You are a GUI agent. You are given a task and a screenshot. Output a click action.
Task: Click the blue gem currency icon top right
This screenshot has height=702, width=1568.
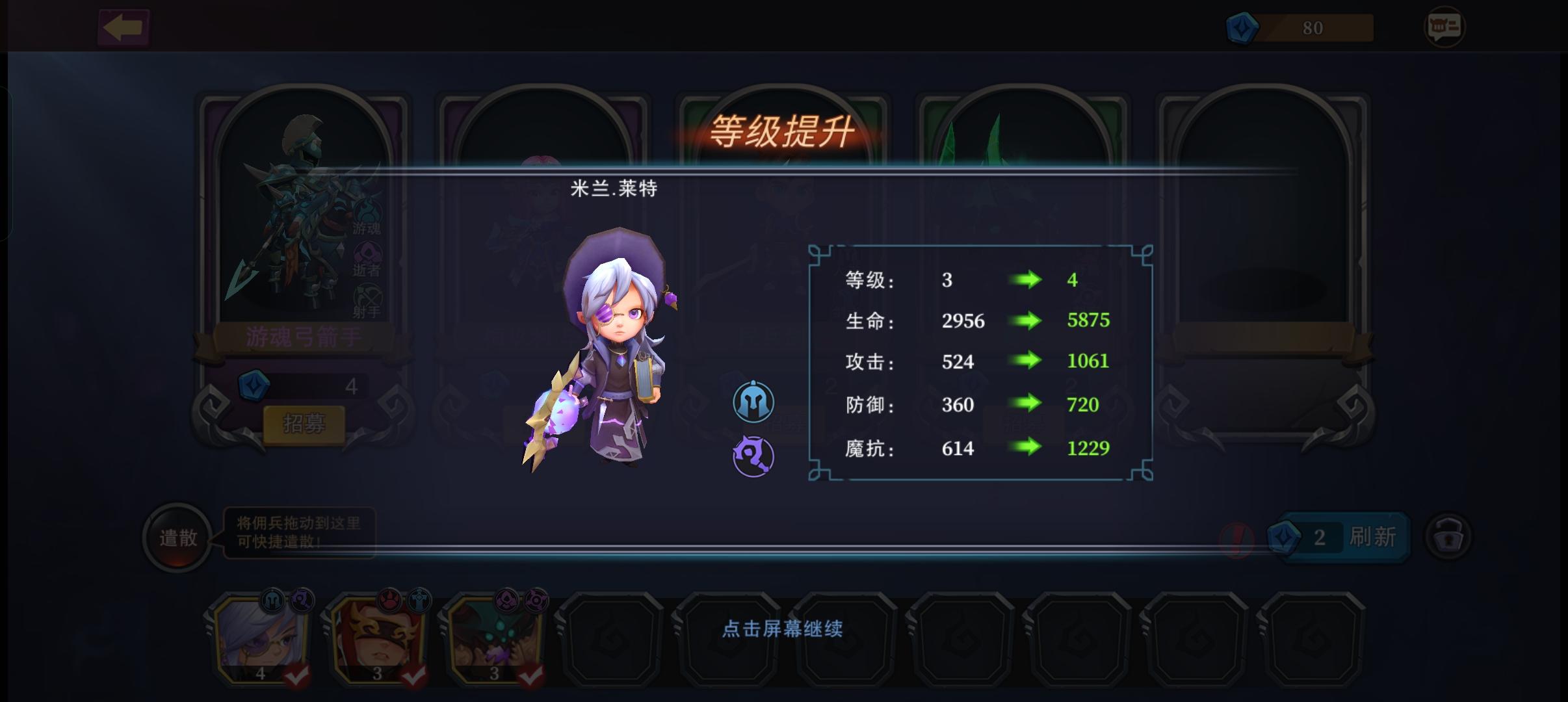(1243, 28)
